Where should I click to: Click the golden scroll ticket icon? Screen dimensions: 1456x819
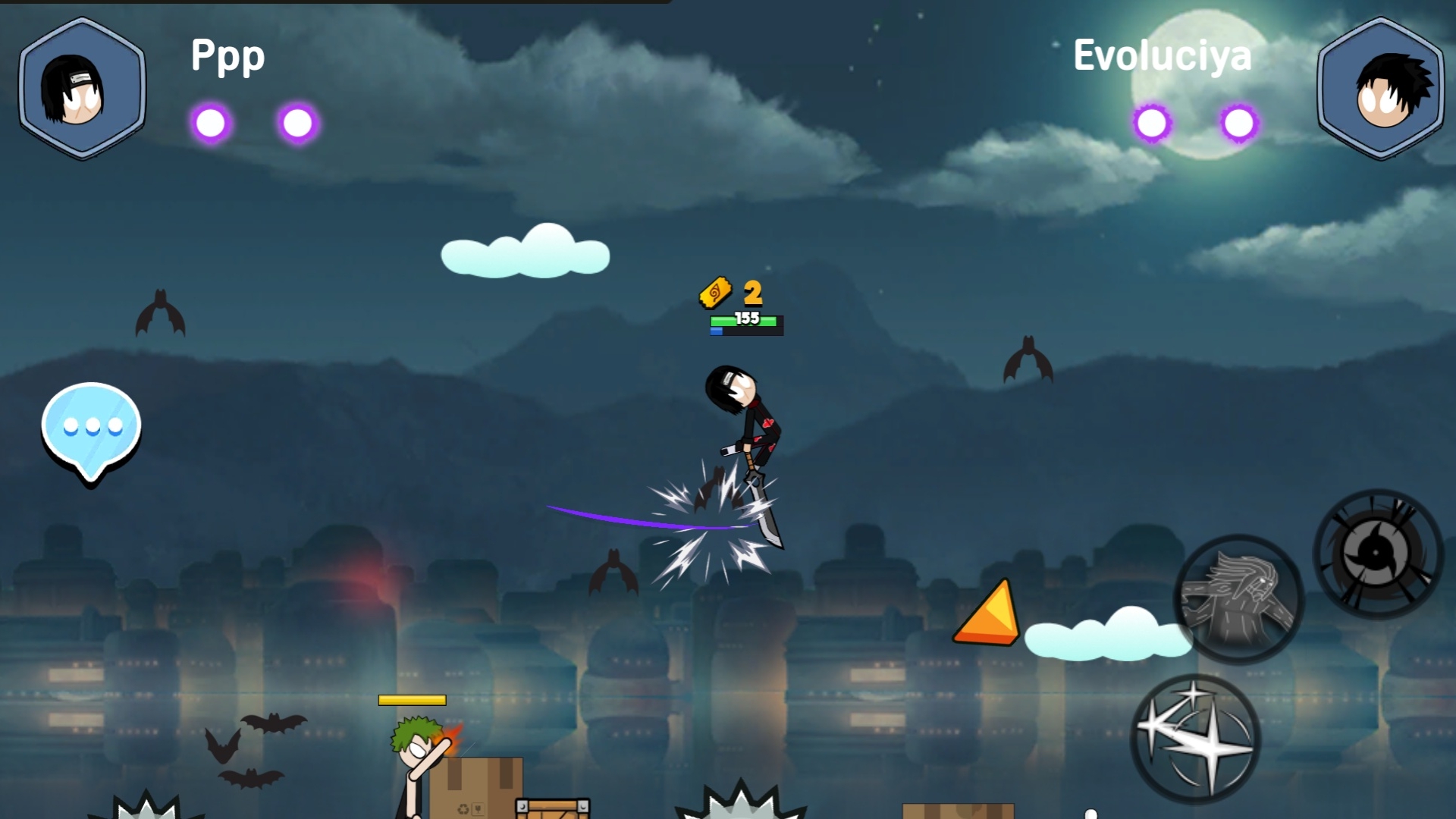(714, 293)
